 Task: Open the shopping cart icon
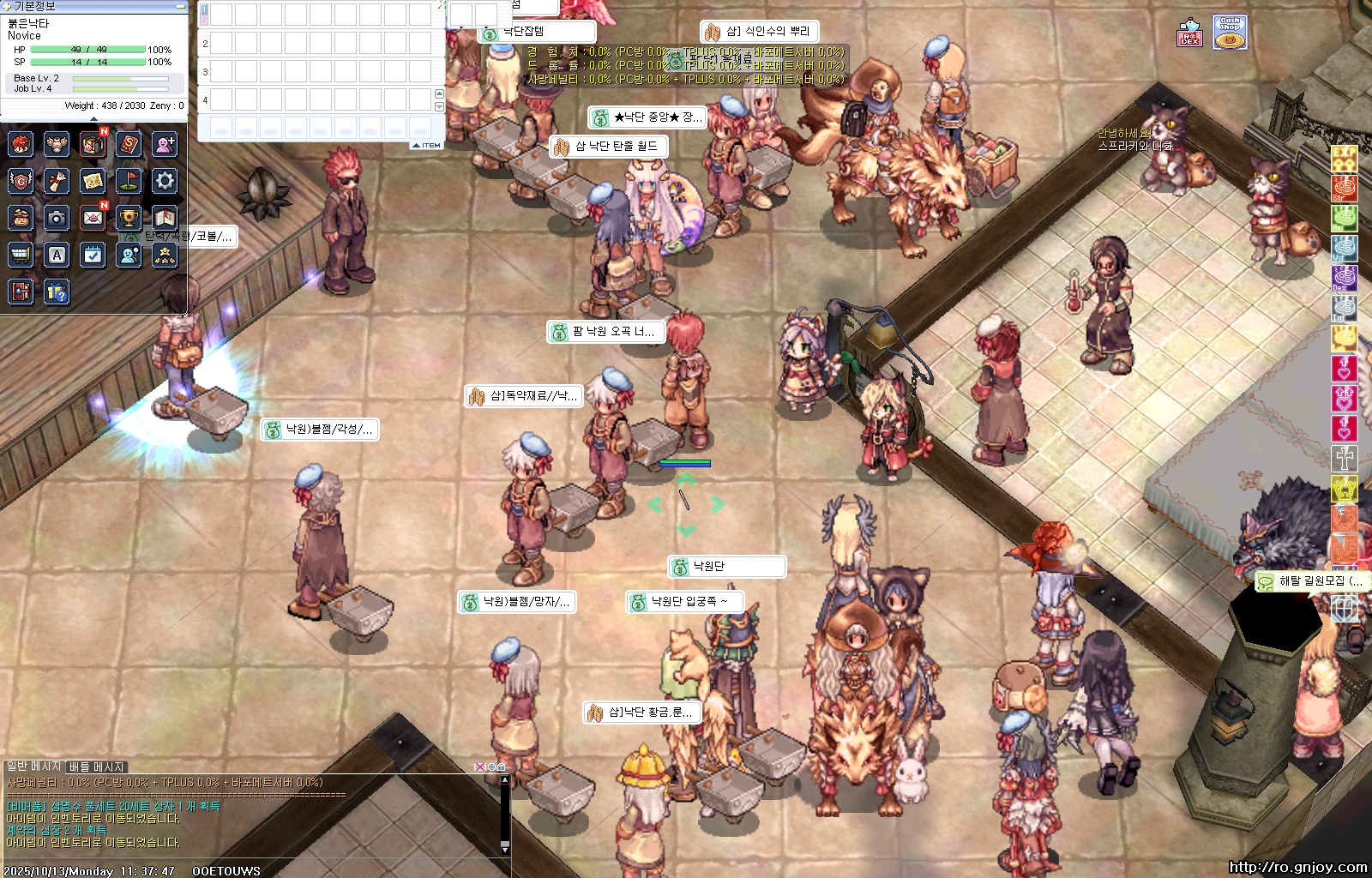21,255
